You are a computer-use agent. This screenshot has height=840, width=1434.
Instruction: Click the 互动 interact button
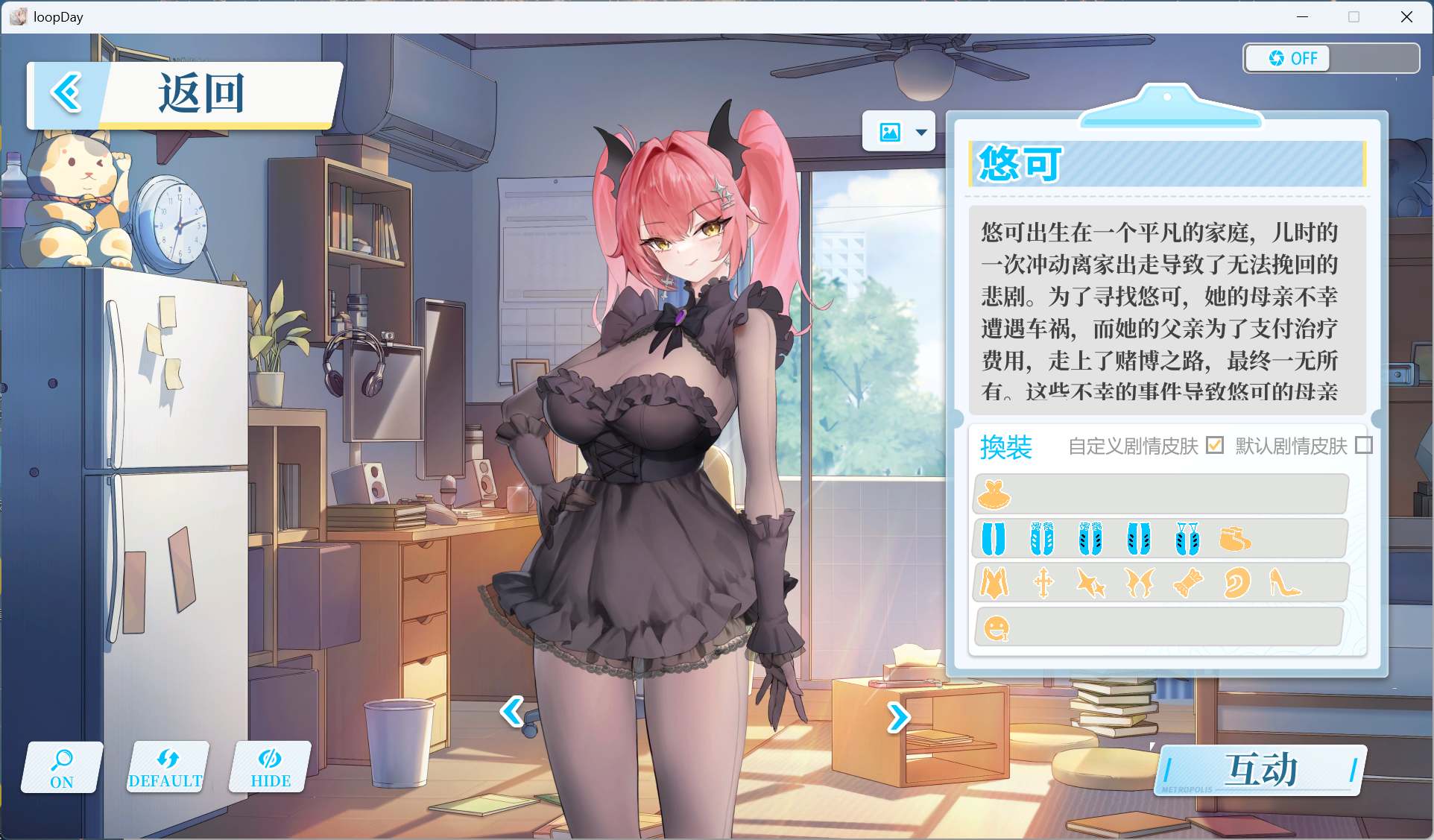click(x=1260, y=769)
